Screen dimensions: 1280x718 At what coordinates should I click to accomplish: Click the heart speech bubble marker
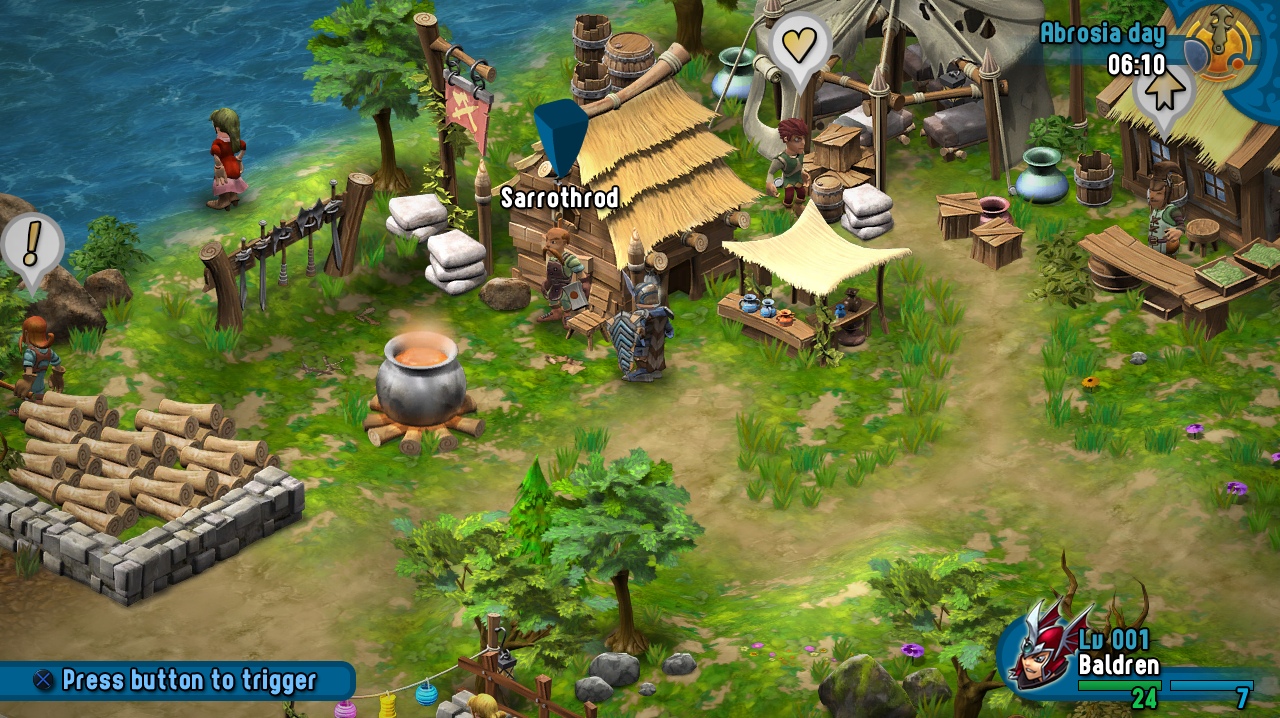pyautogui.click(x=799, y=45)
